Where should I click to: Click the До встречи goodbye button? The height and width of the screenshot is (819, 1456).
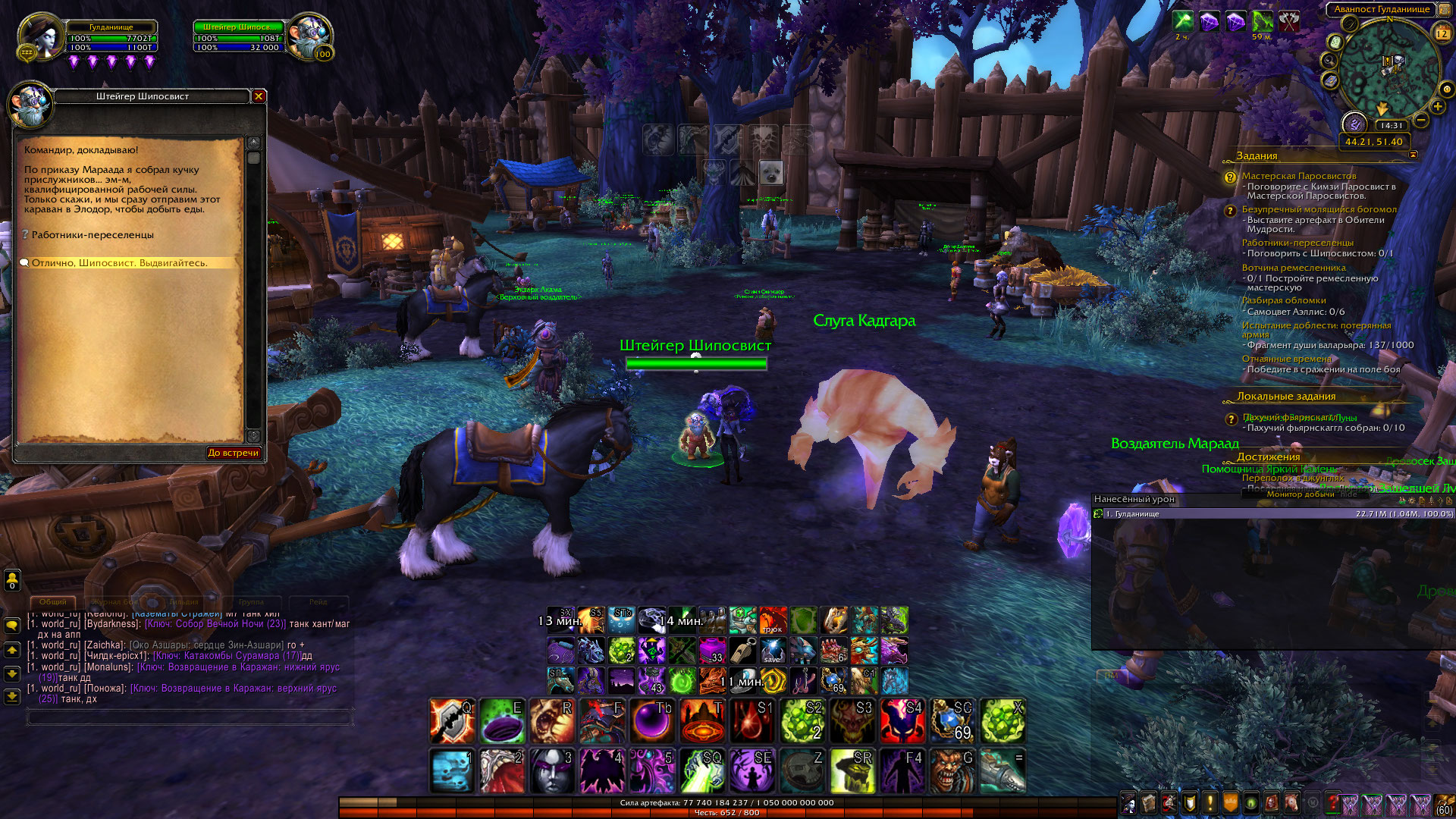tap(234, 453)
